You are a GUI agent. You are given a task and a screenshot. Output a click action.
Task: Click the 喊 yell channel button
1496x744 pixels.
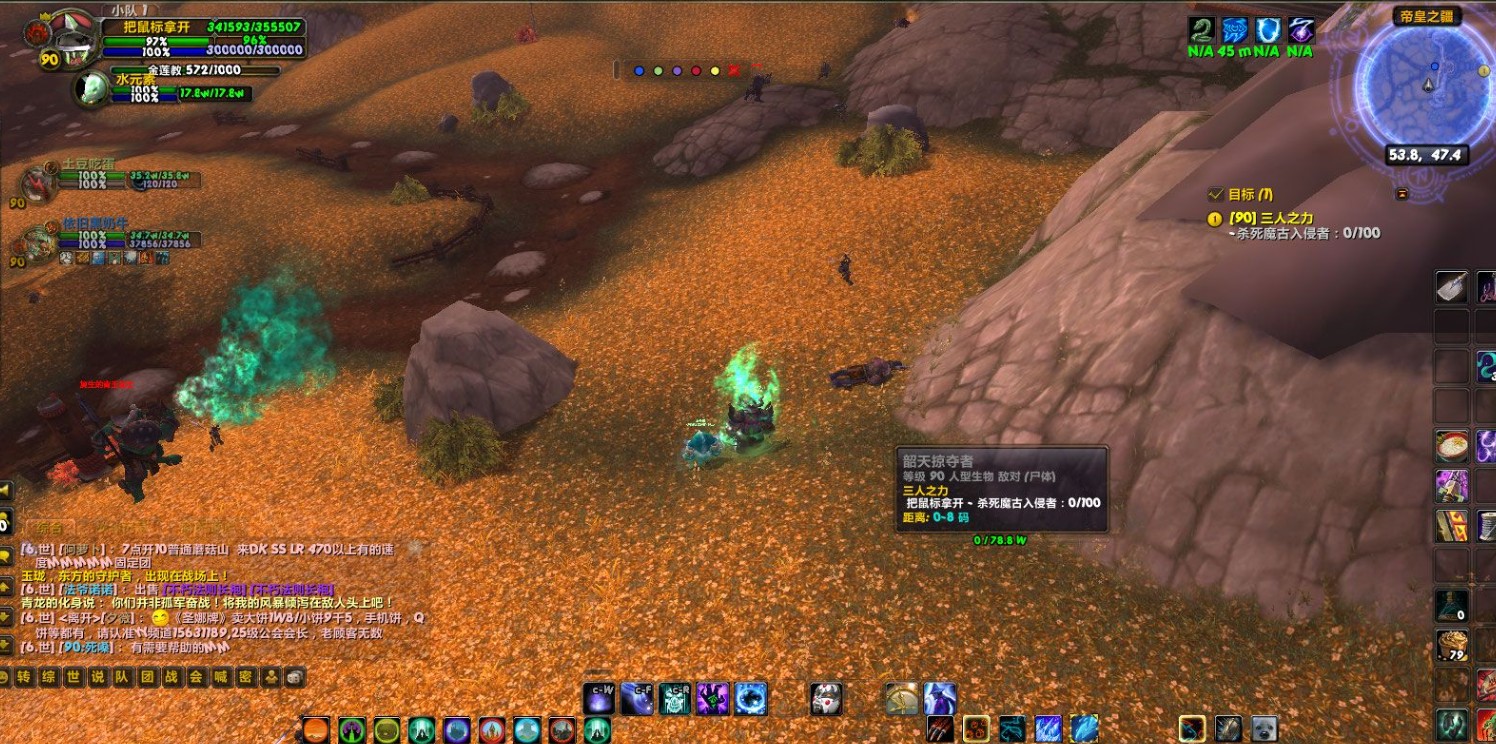click(220, 677)
